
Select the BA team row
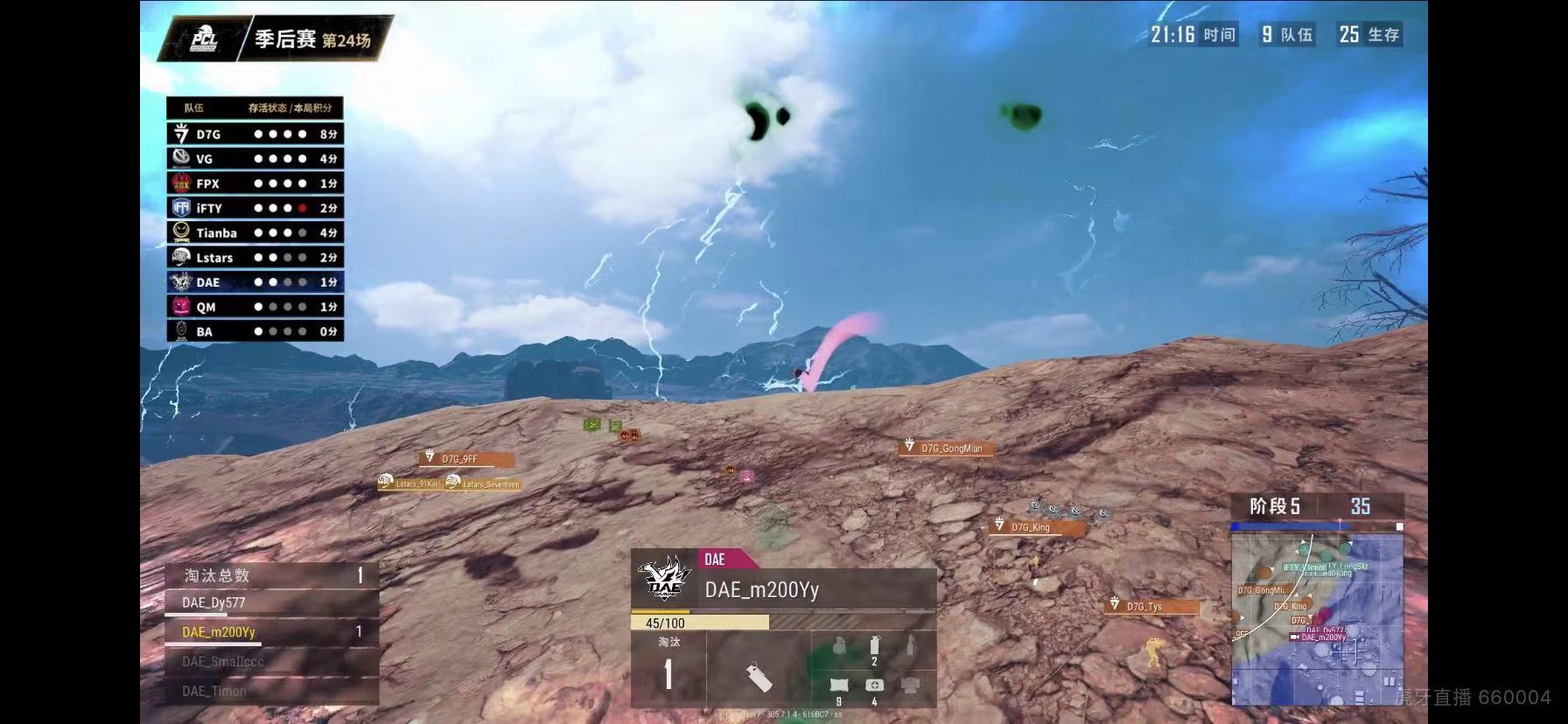[x=255, y=331]
